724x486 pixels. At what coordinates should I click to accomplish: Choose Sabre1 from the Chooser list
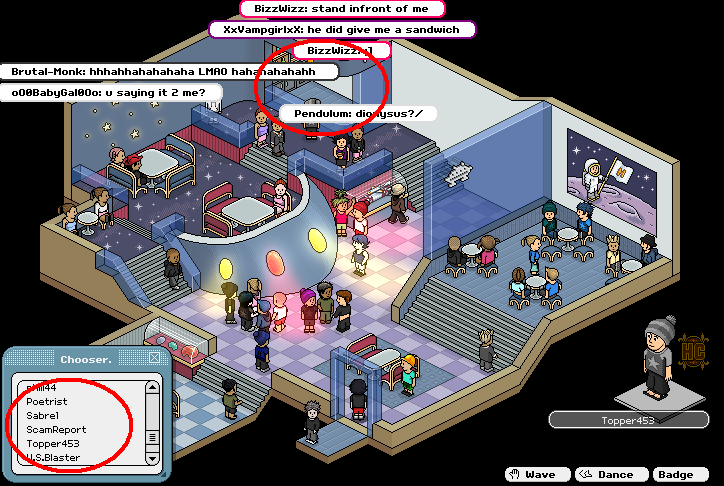point(43,415)
